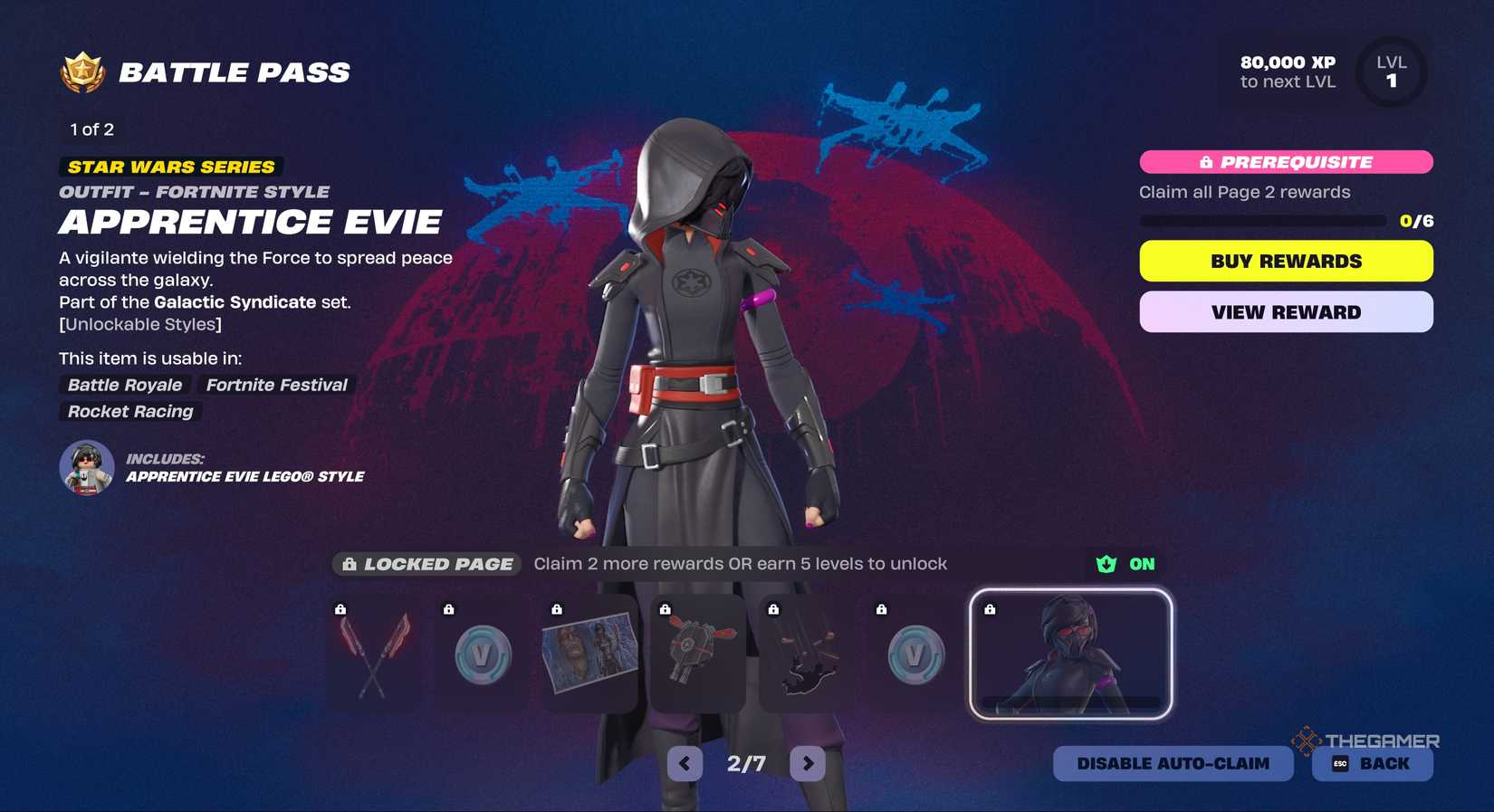This screenshot has height=812, width=1494.
Task: Select the Rocket Racing tag
Action: pyautogui.click(x=129, y=412)
